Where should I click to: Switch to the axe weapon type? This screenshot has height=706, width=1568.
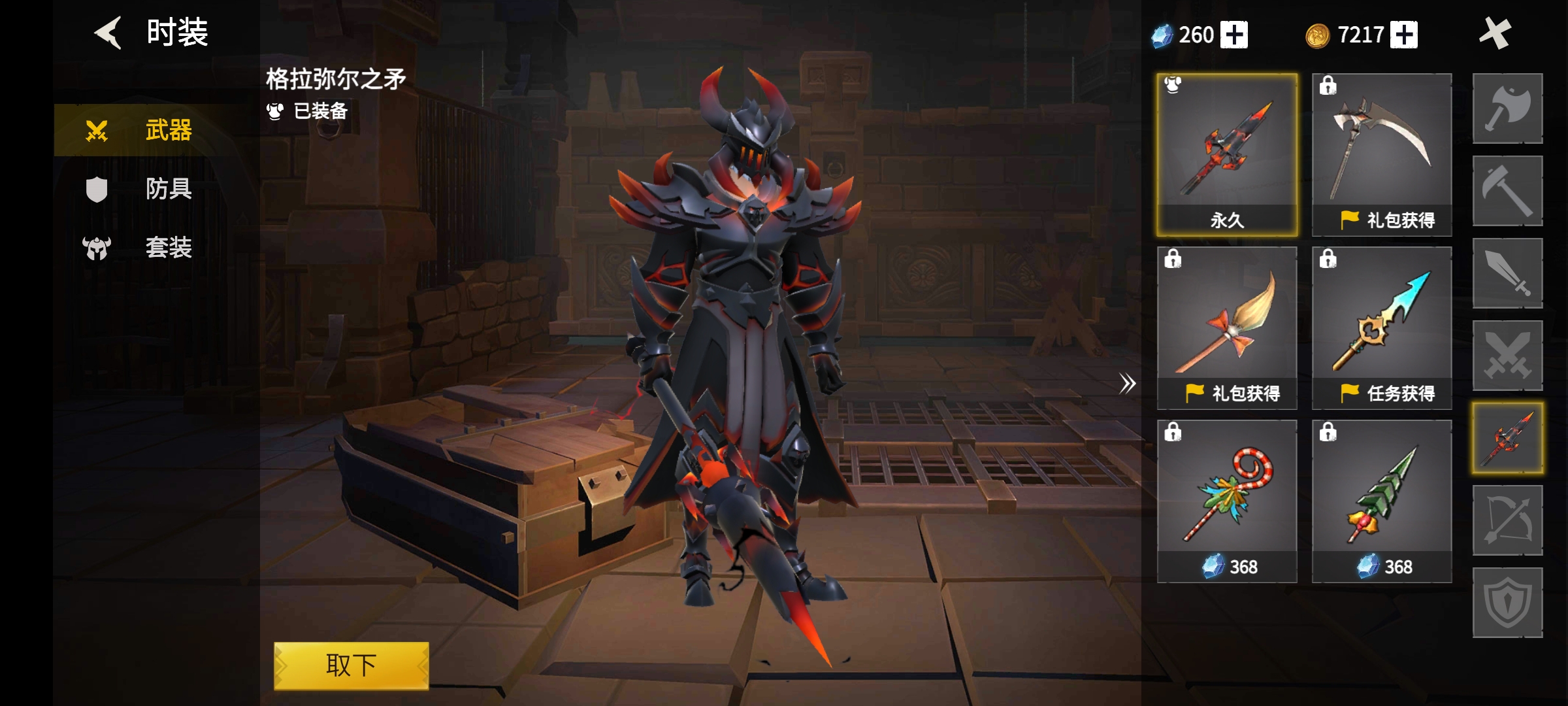coord(1507,109)
